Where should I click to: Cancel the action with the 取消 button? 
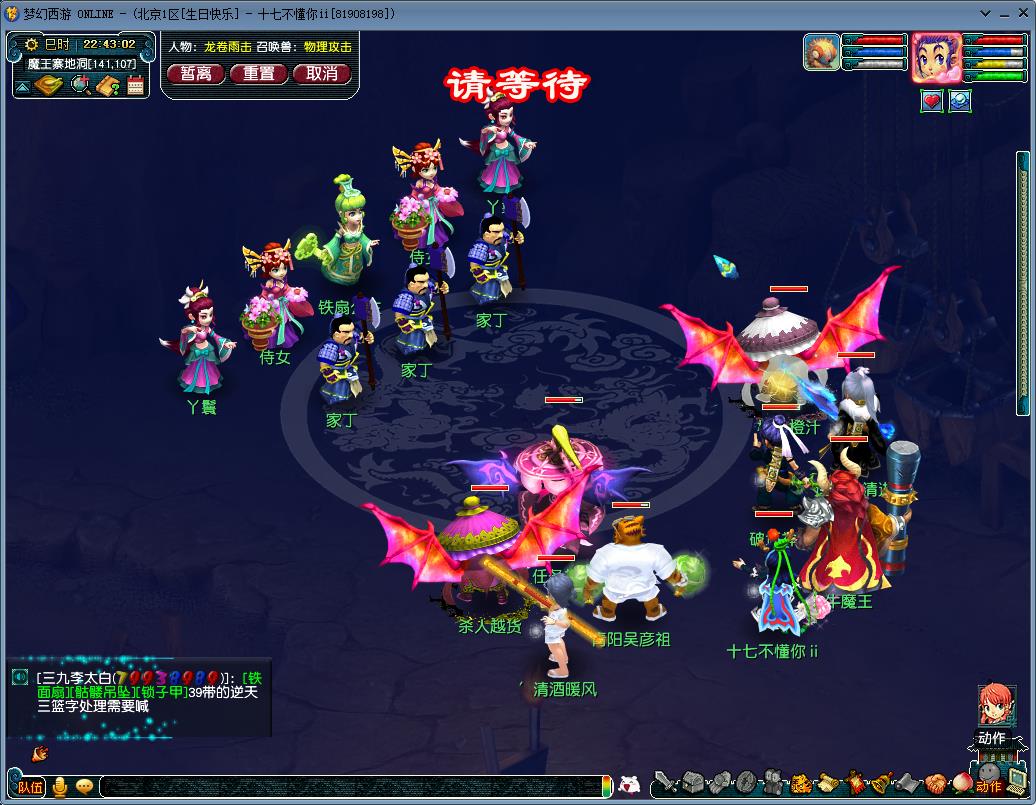(322, 73)
